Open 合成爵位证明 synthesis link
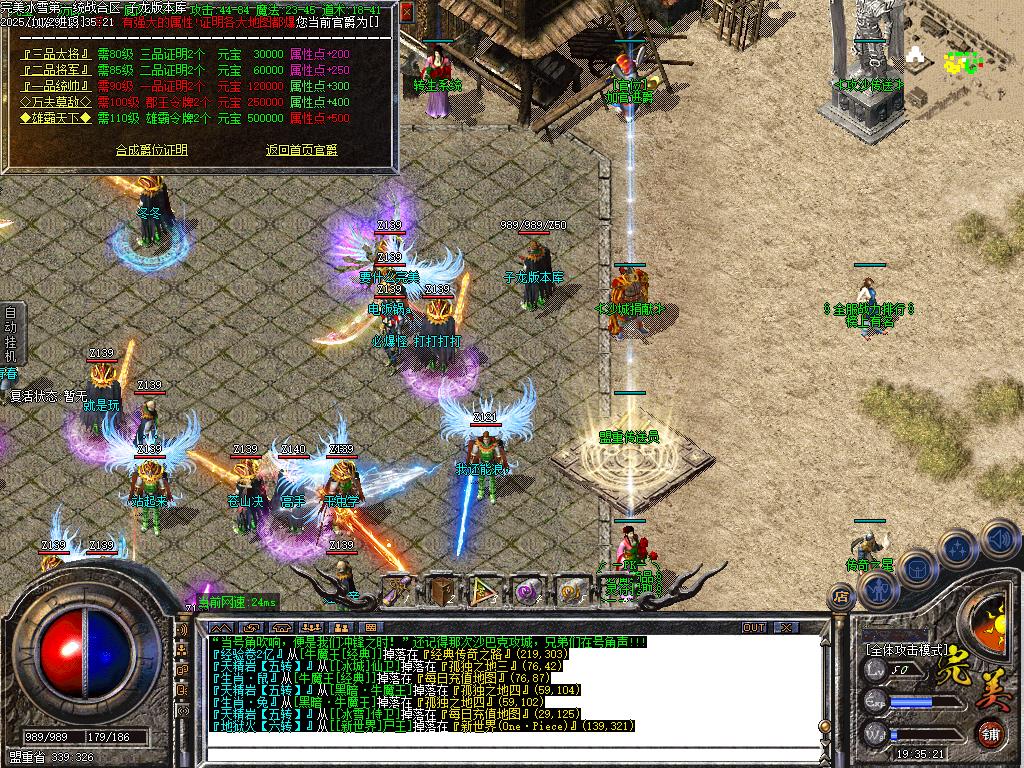 coord(151,150)
